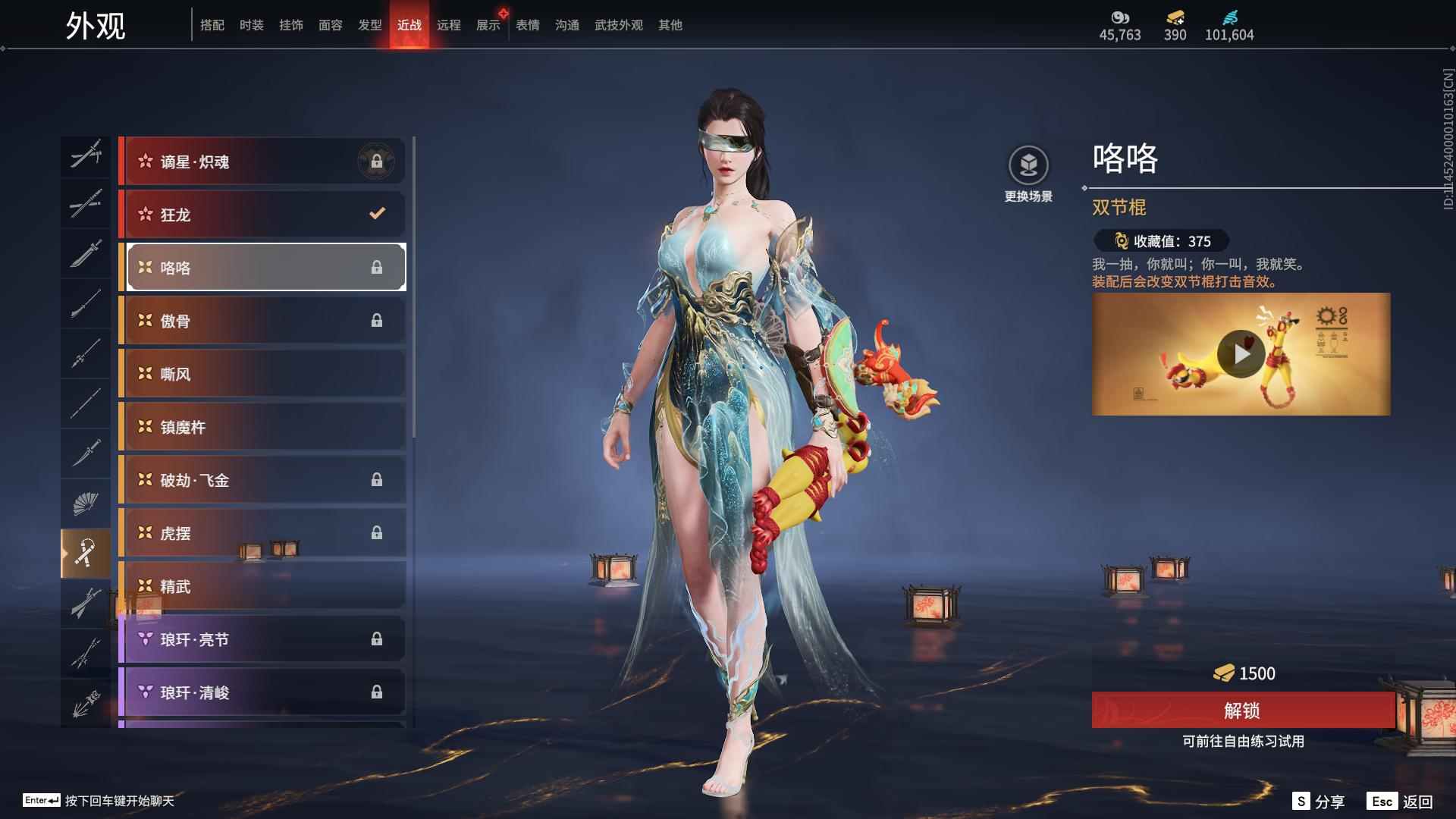Select the nunchaku weapon category icon

coord(86,554)
